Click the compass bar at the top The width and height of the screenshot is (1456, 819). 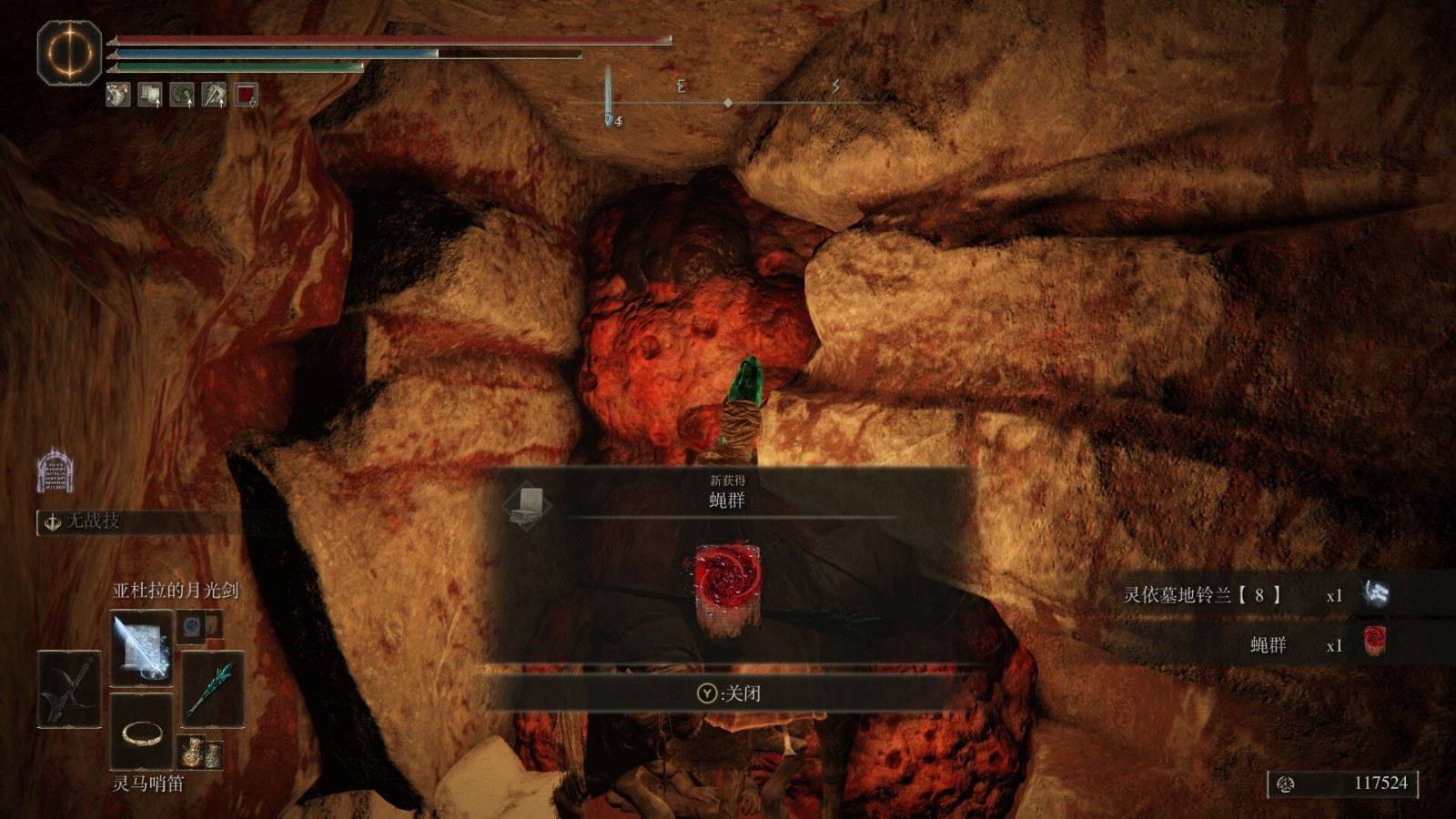click(x=728, y=103)
